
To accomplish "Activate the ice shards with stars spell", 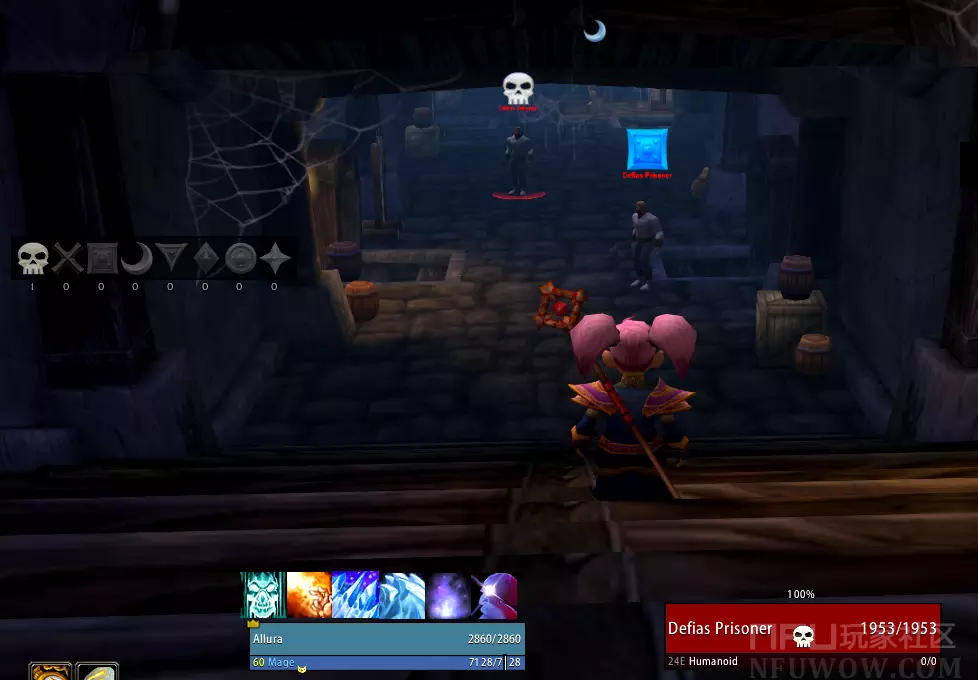I will (x=354, y=596).
